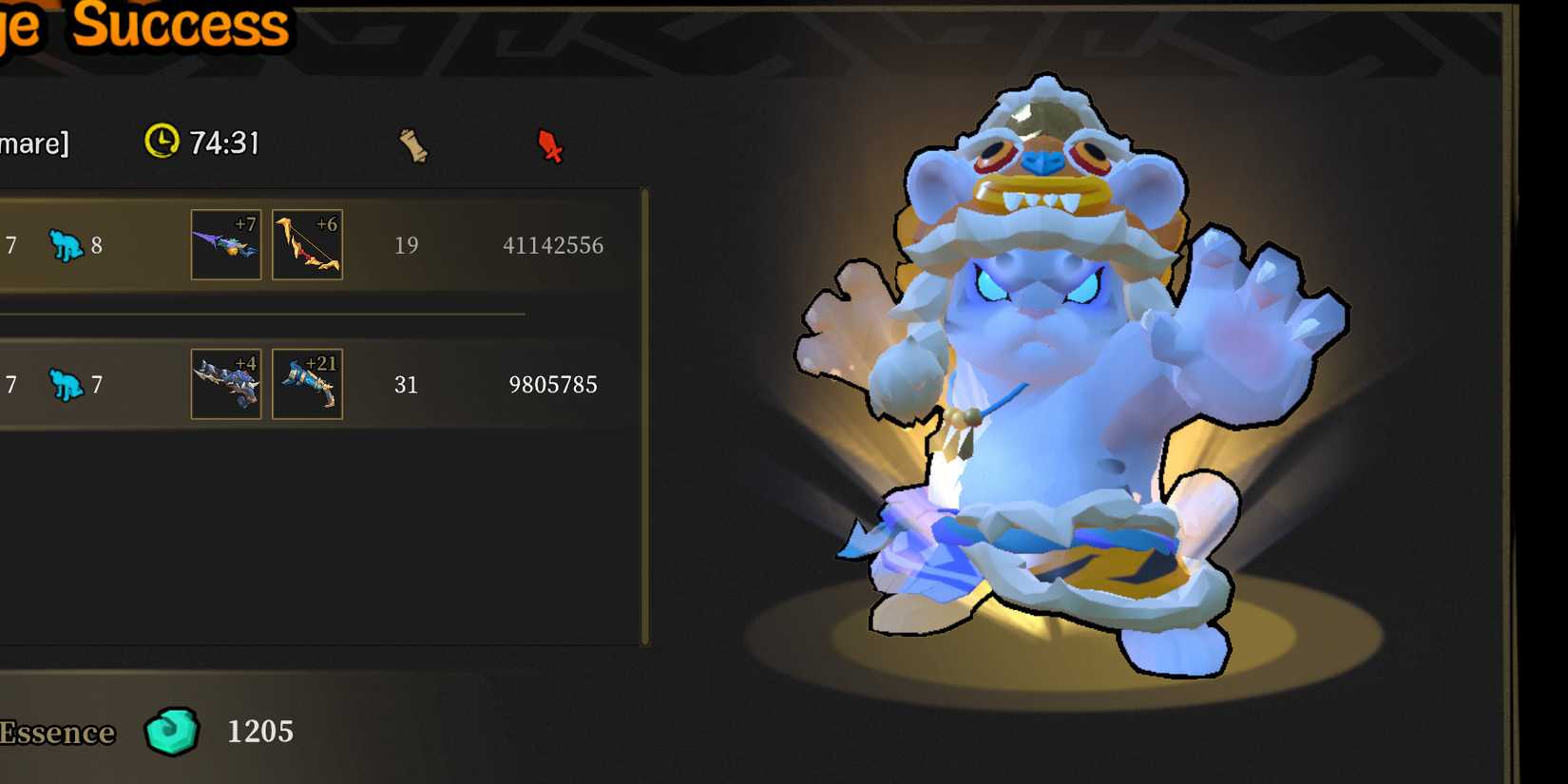The image size is (1568, 784).
Task: Select the score value 9805785
Action: (553, 384)
